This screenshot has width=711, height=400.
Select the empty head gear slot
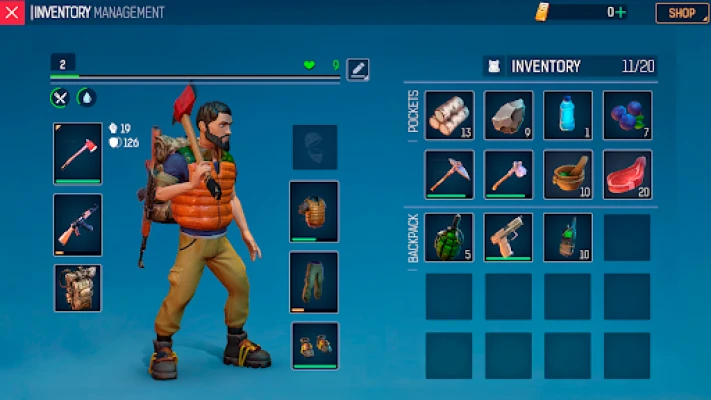click(x=314, y=147)
